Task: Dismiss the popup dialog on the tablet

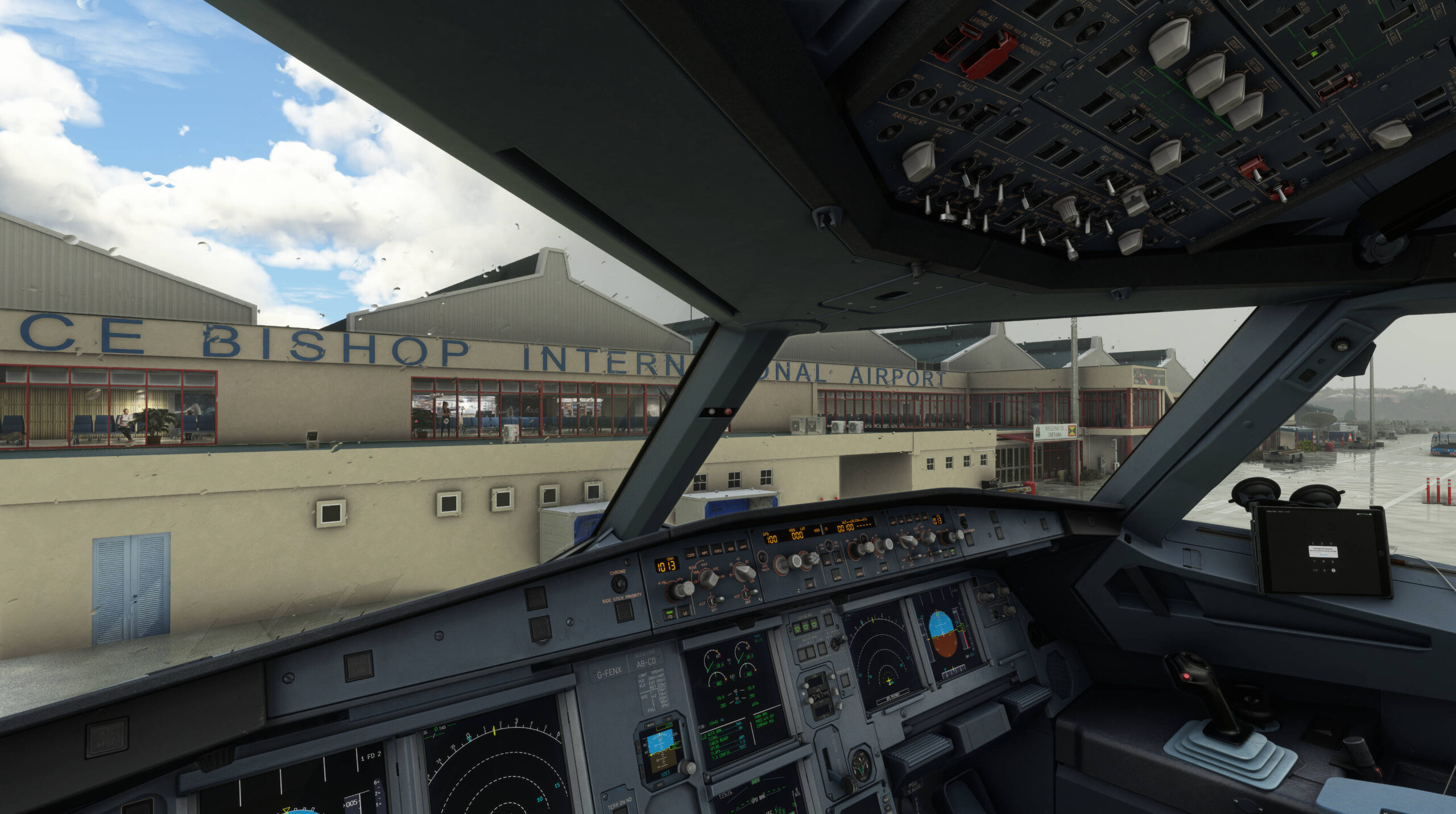Action: tap(1323, 554)
